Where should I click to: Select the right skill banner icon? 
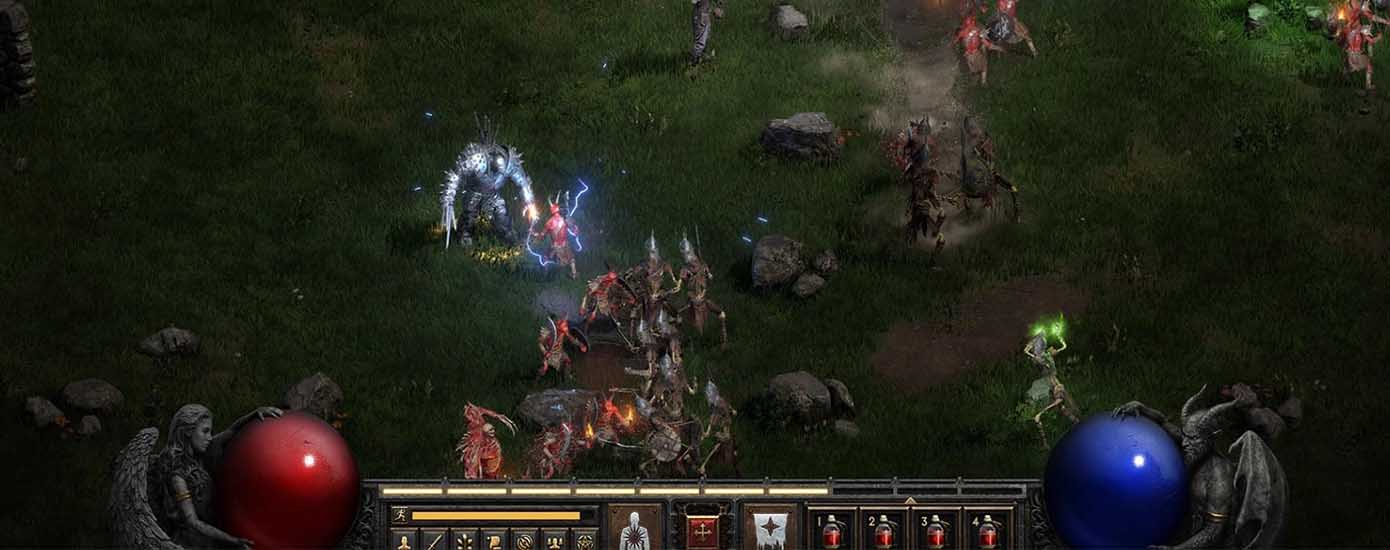pos(769,528)
